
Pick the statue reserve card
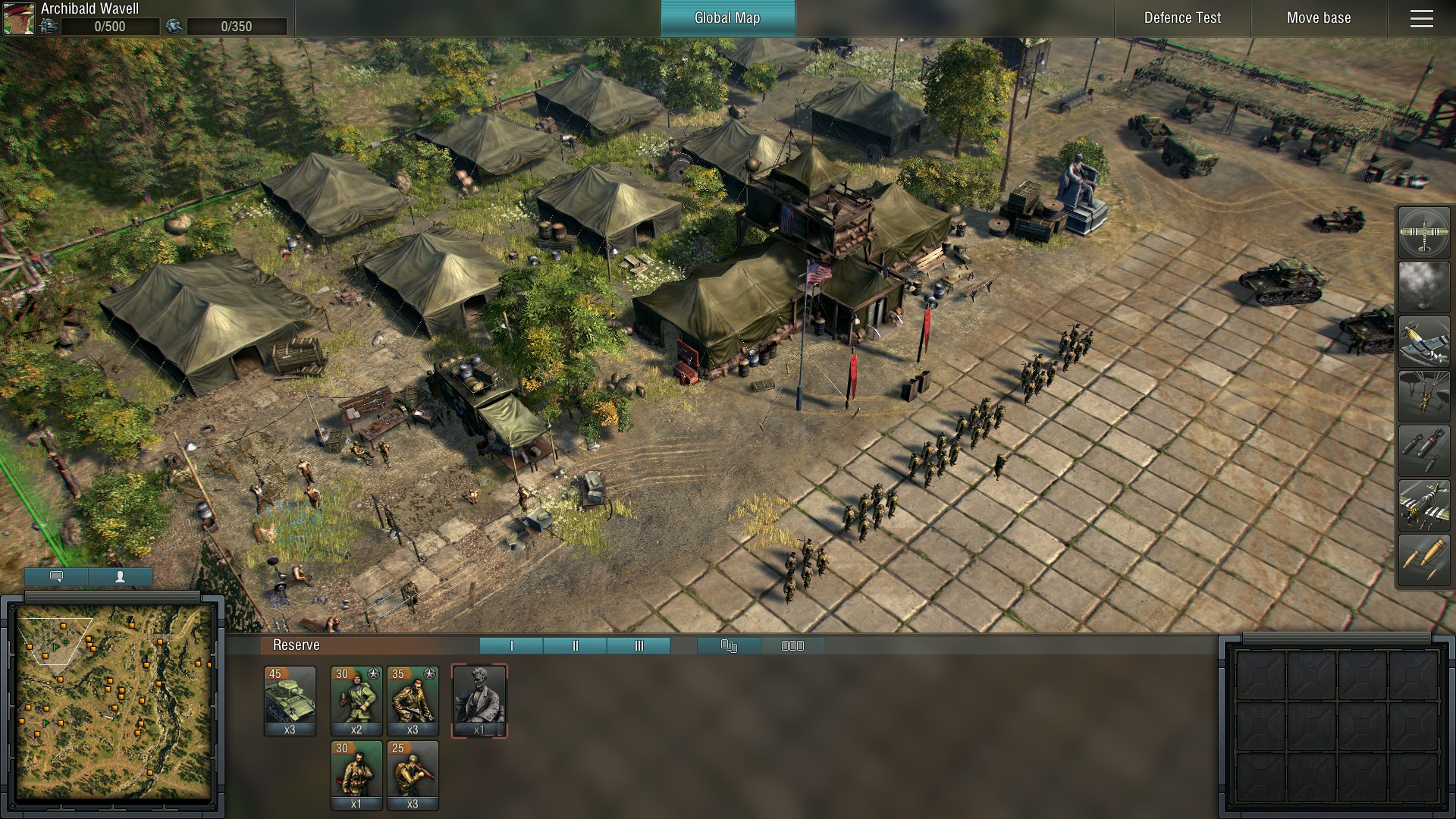pos(479,700)
